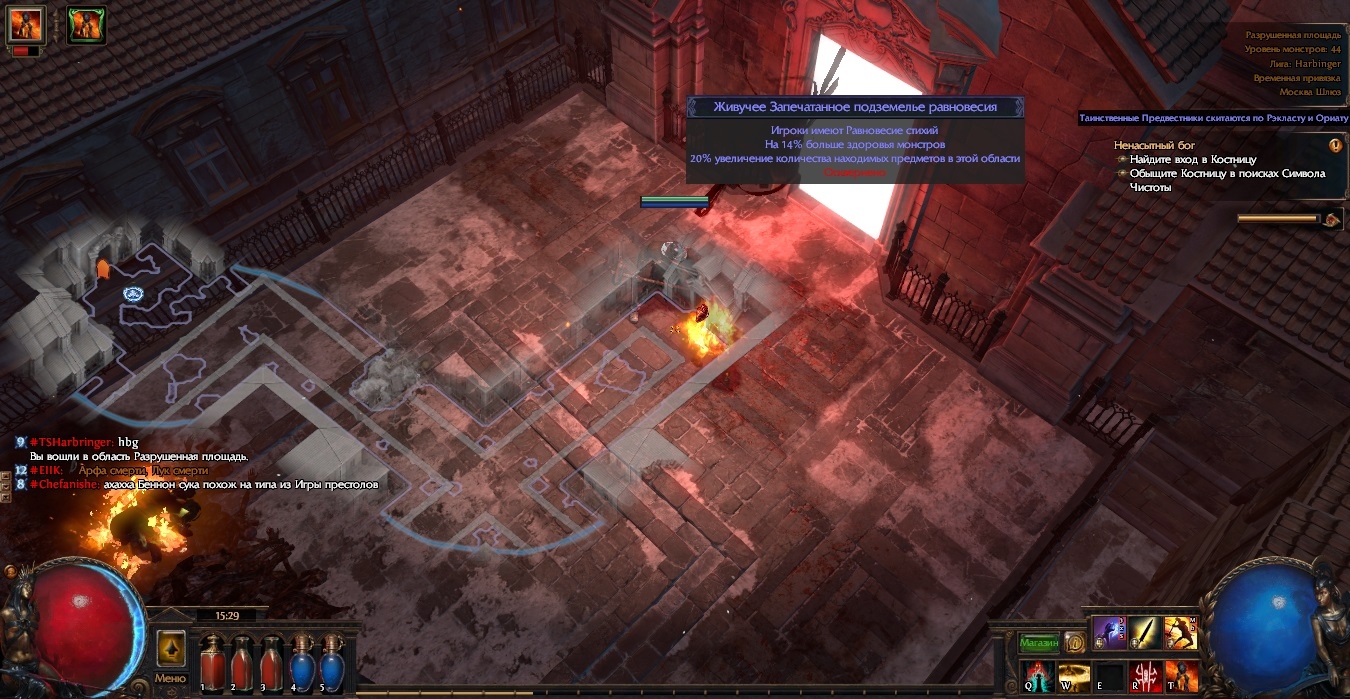Click the Ненасытный бог quest exclamation icon
Image resolution: width=1350 pixels, height=699 pixels.
[x=1335, y=145]
